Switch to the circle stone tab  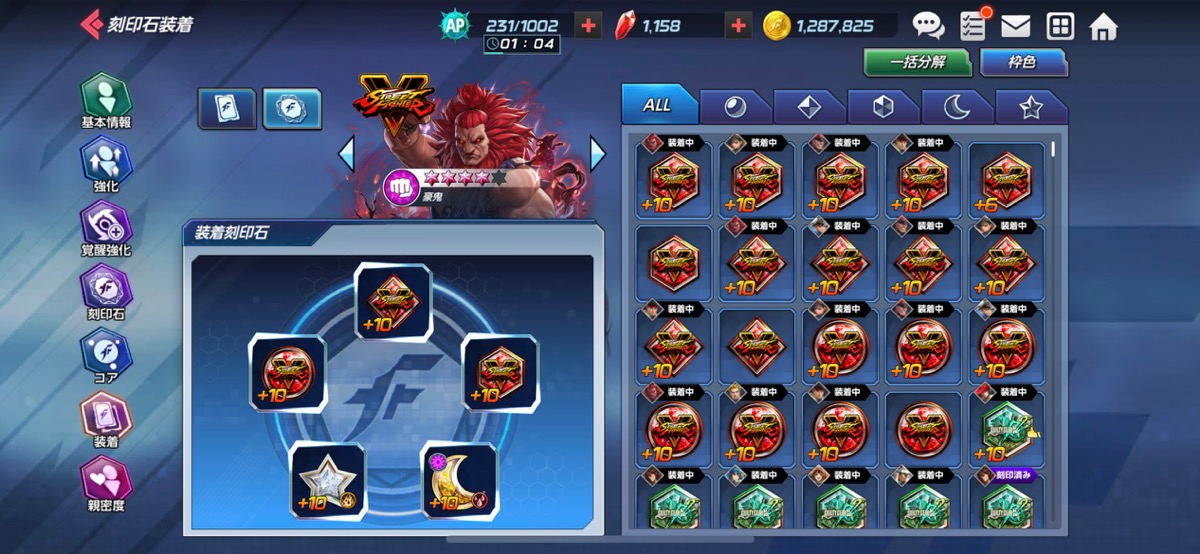(x=735, y=107)
